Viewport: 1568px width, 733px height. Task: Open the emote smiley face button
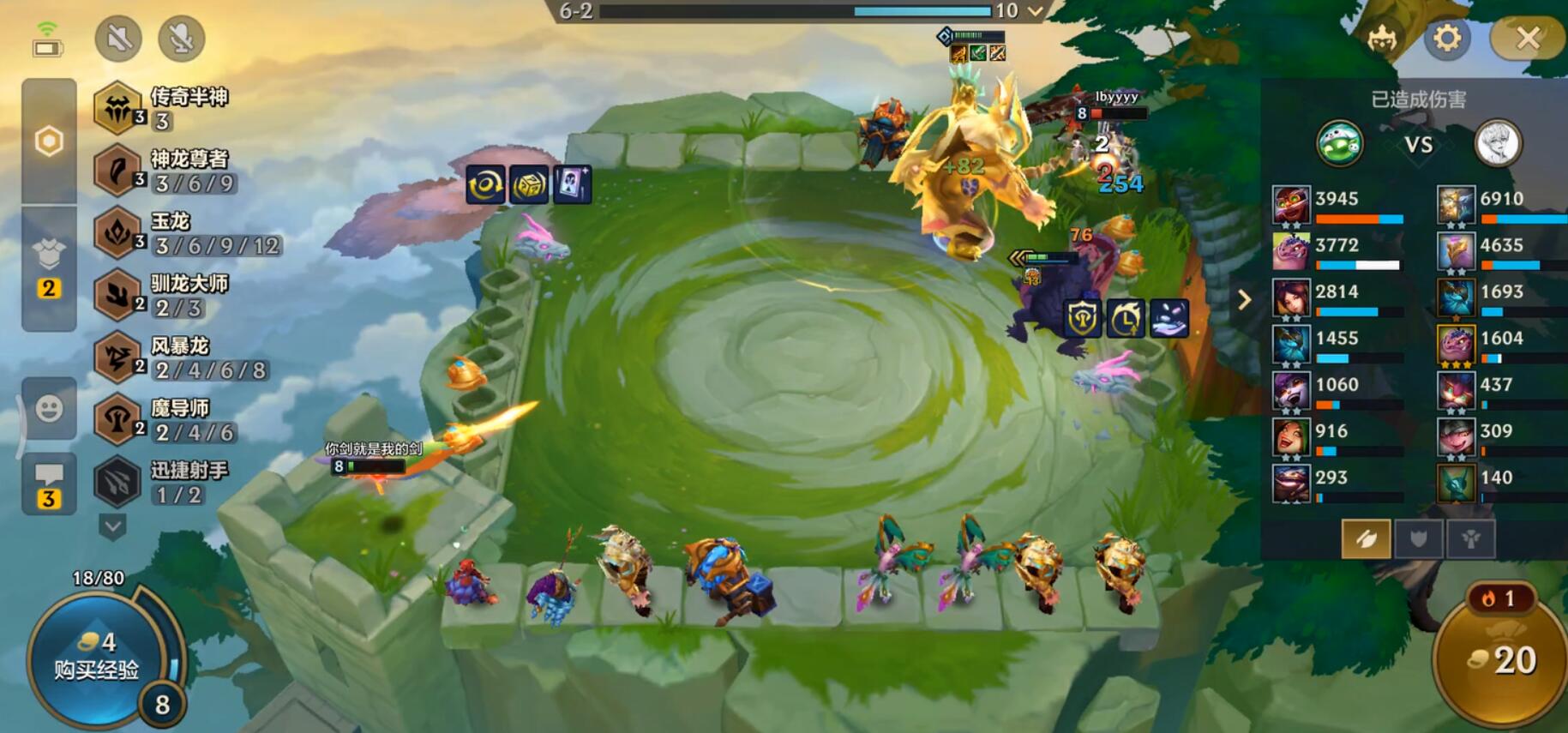pos(49,409)
